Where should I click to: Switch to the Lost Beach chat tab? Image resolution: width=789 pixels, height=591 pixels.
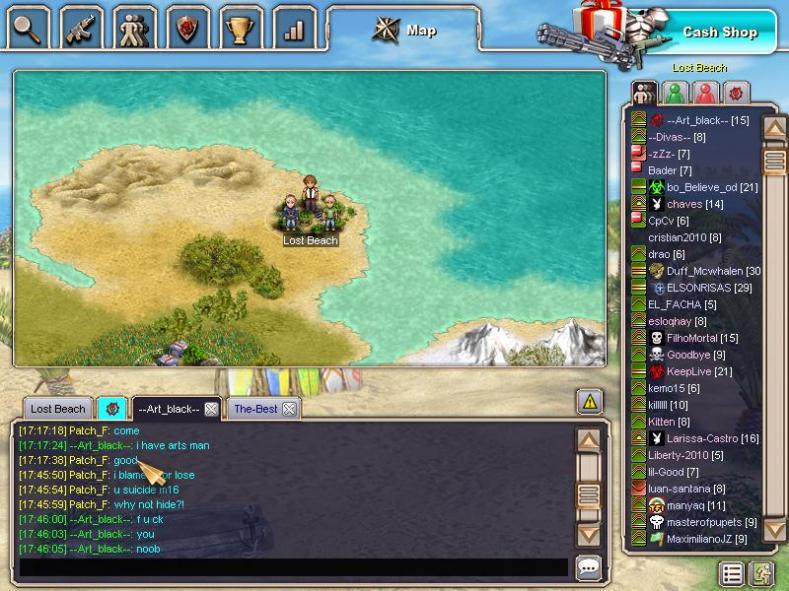[57, 409]
